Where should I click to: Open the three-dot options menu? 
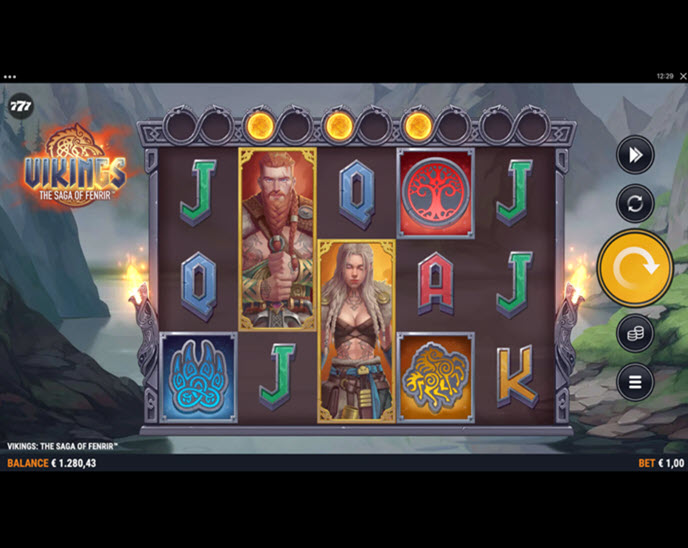(x=10, y=76)
